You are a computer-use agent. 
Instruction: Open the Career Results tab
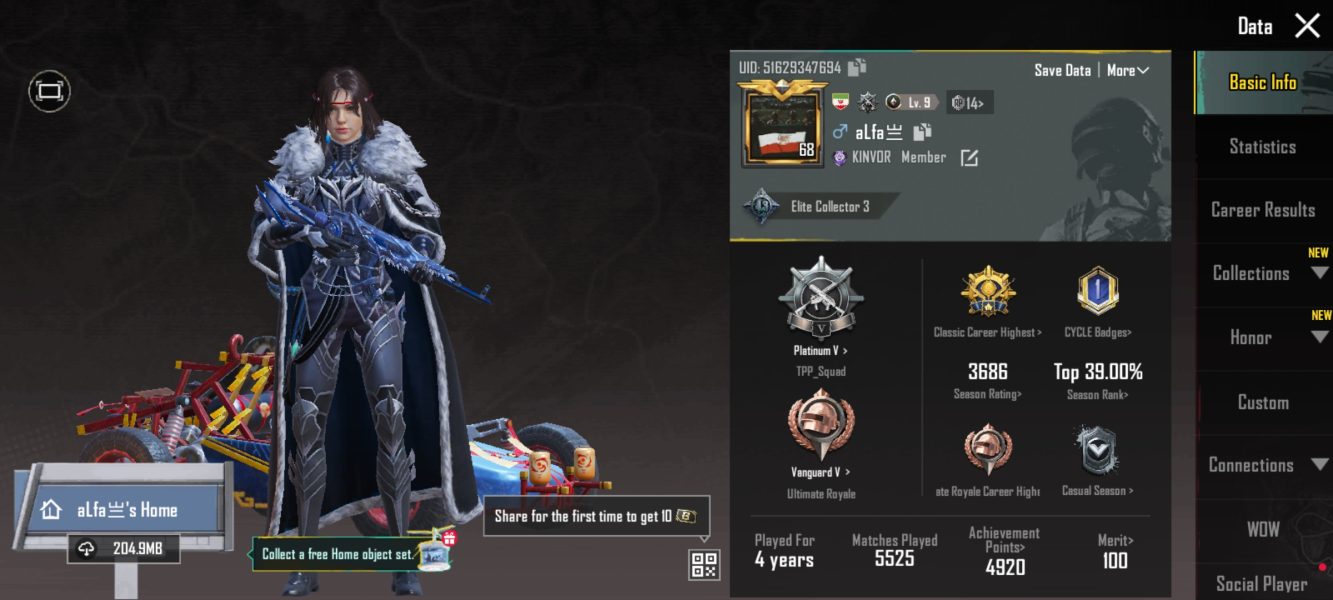(x=1262, y=210)
